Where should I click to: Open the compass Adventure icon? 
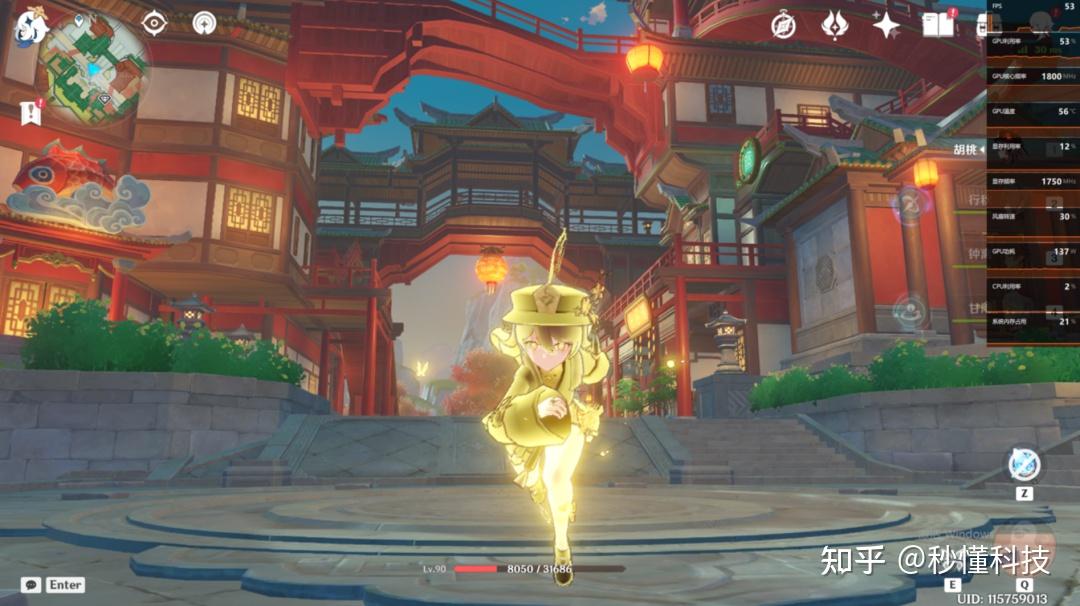click(783, 26)
